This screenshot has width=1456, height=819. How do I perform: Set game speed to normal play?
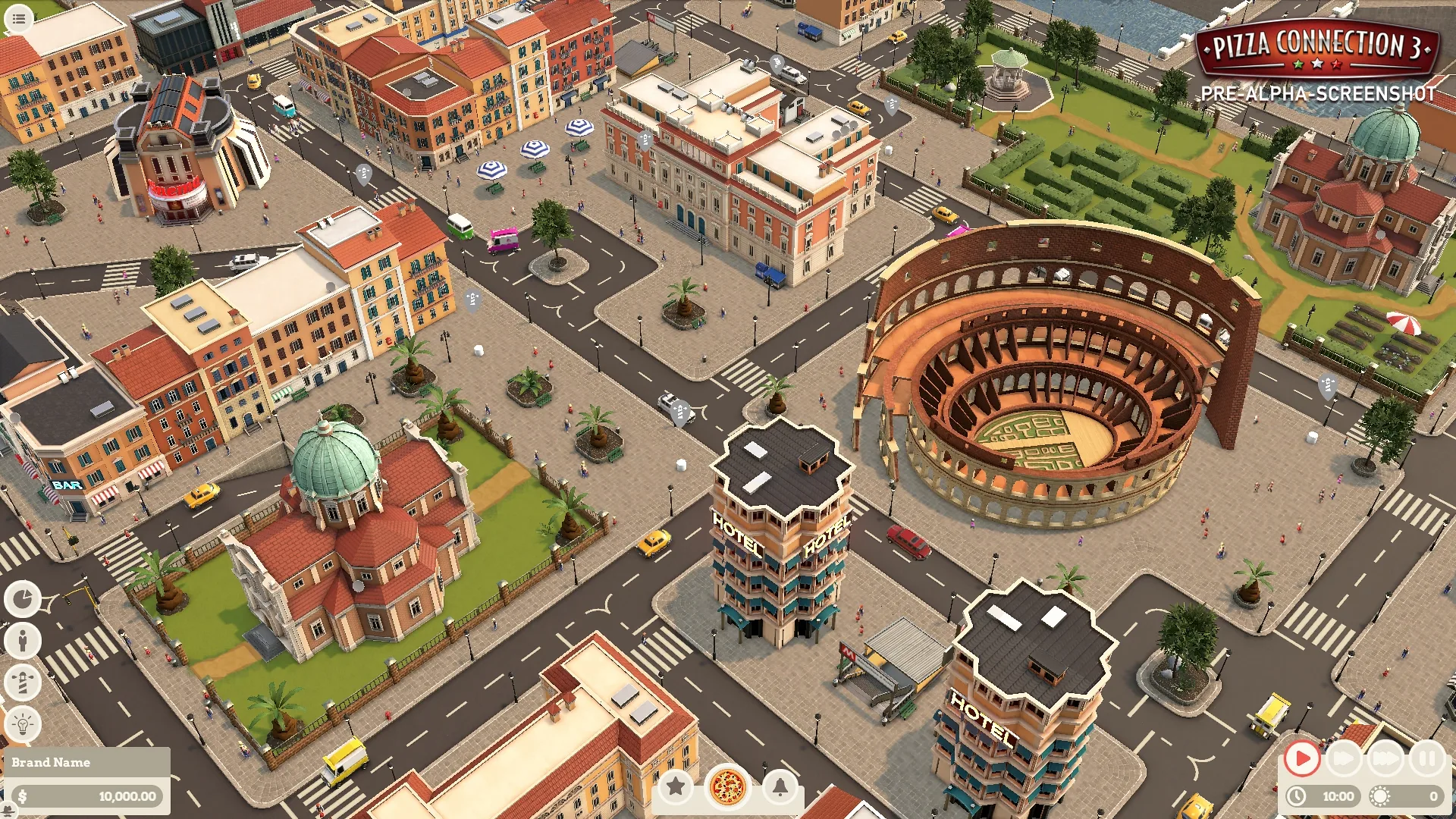(x=1302, y=758)
